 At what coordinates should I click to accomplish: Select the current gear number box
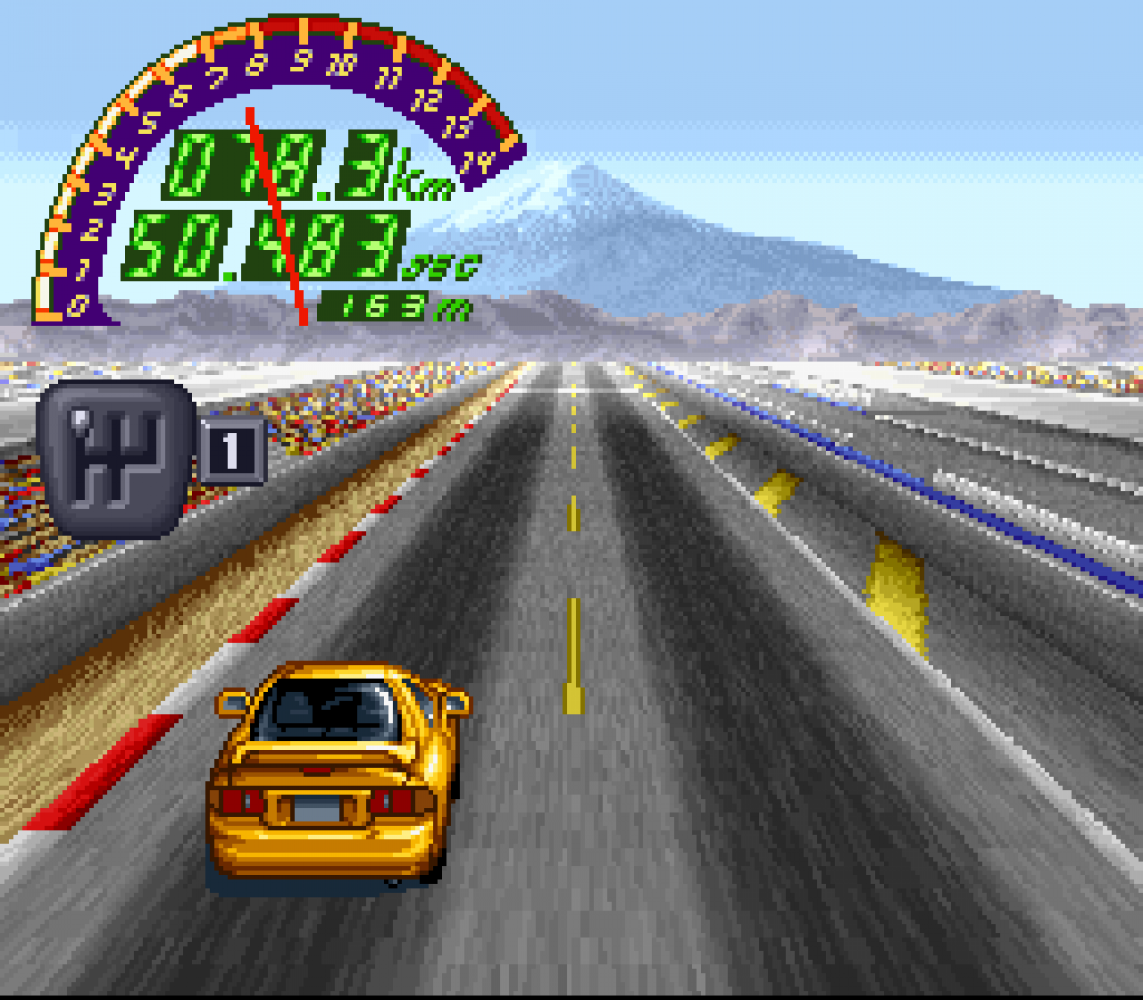232,451
